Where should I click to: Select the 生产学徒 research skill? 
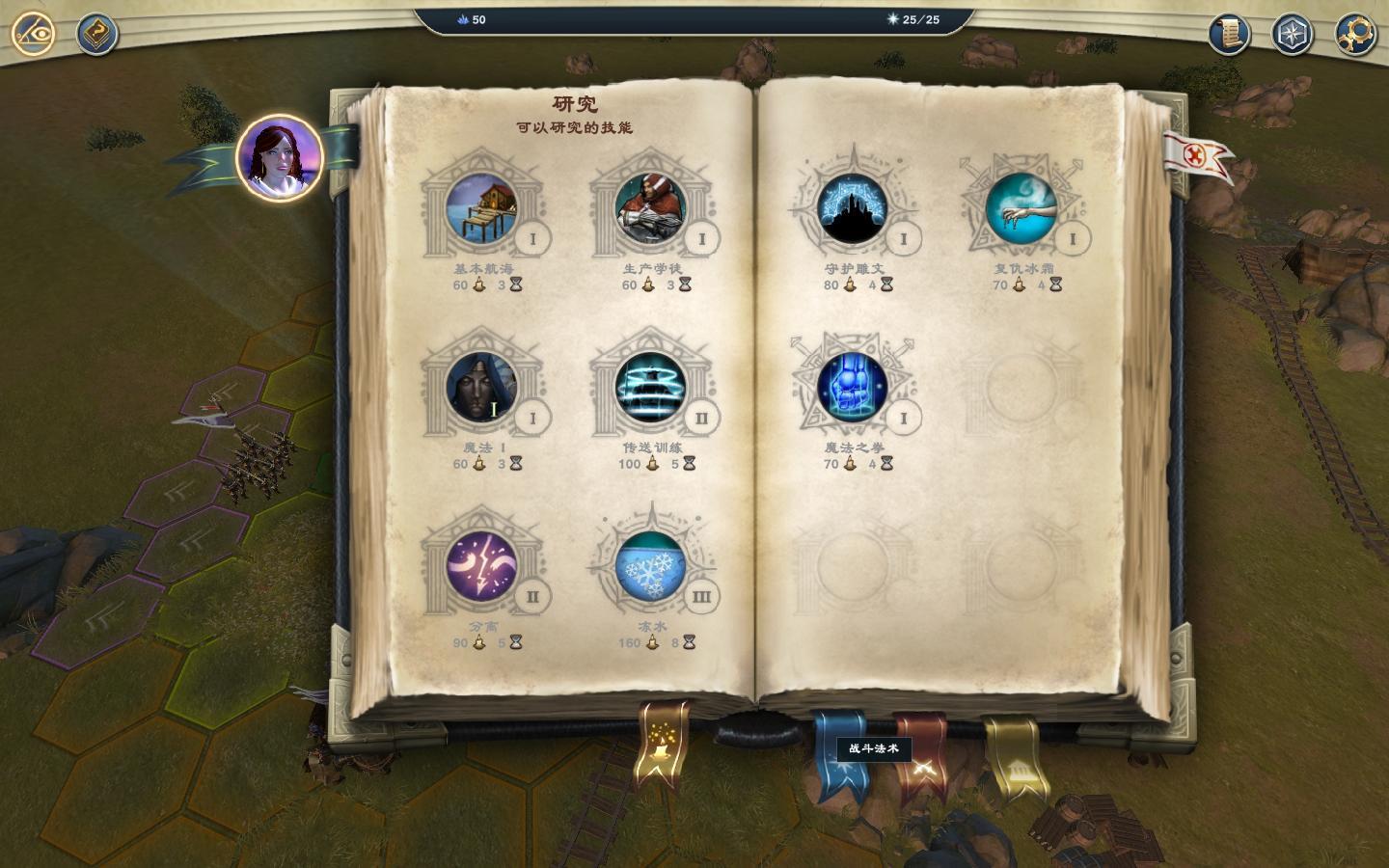650,209
